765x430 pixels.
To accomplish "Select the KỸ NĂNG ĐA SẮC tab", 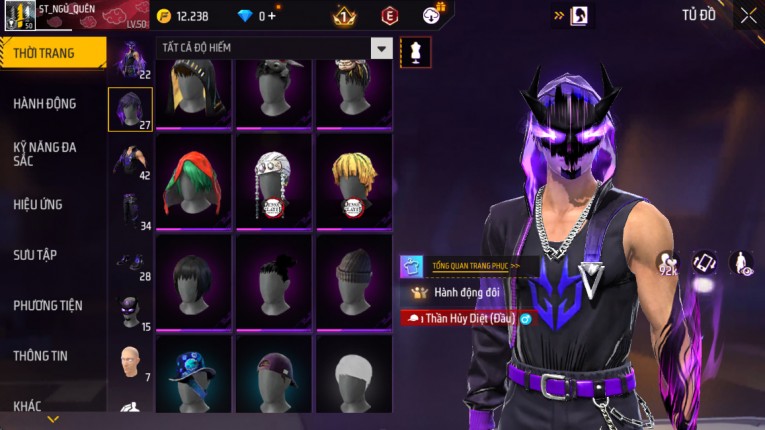I will click(x=45, y=154).
